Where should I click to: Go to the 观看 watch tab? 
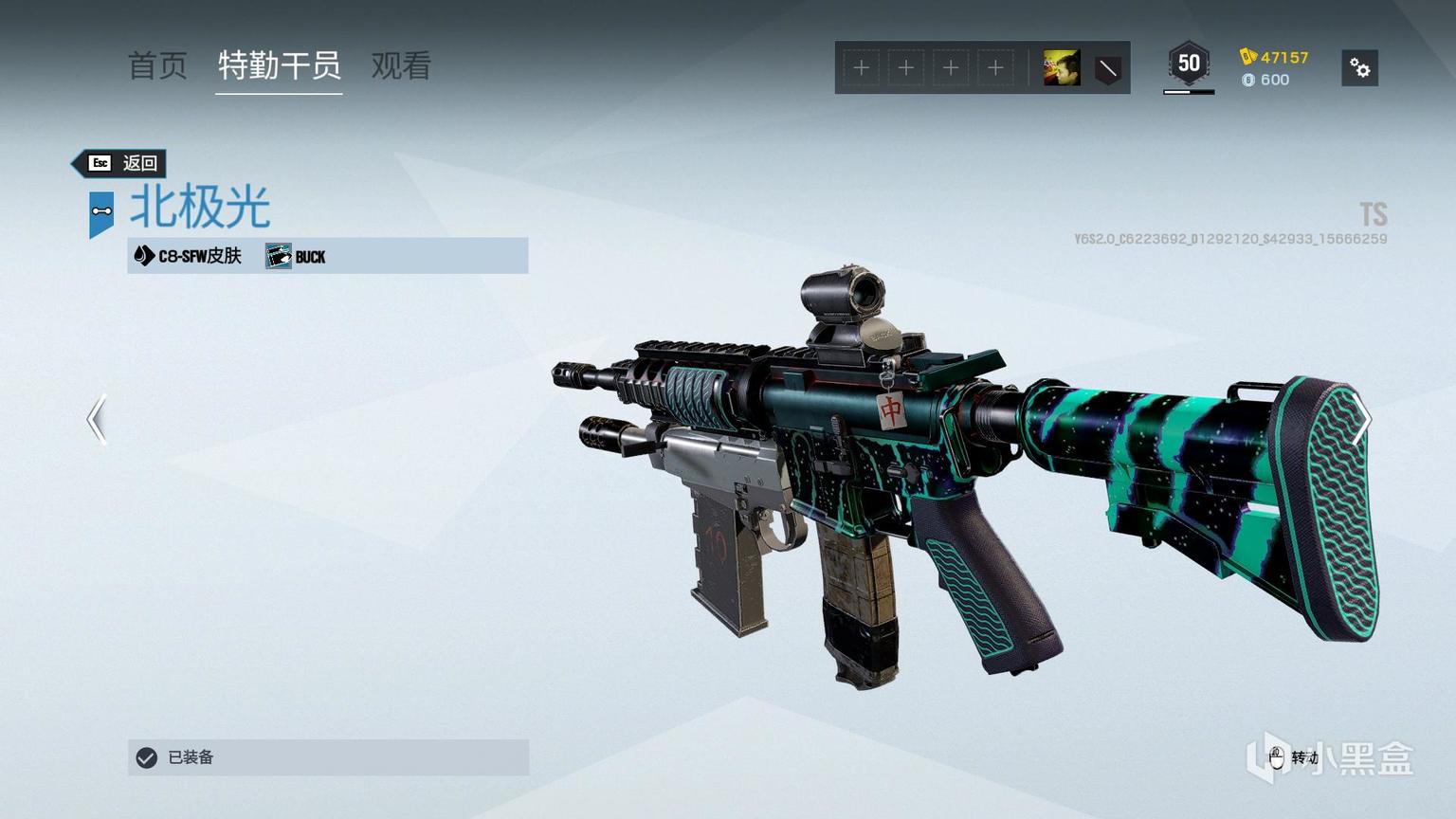tap(401, 65)
